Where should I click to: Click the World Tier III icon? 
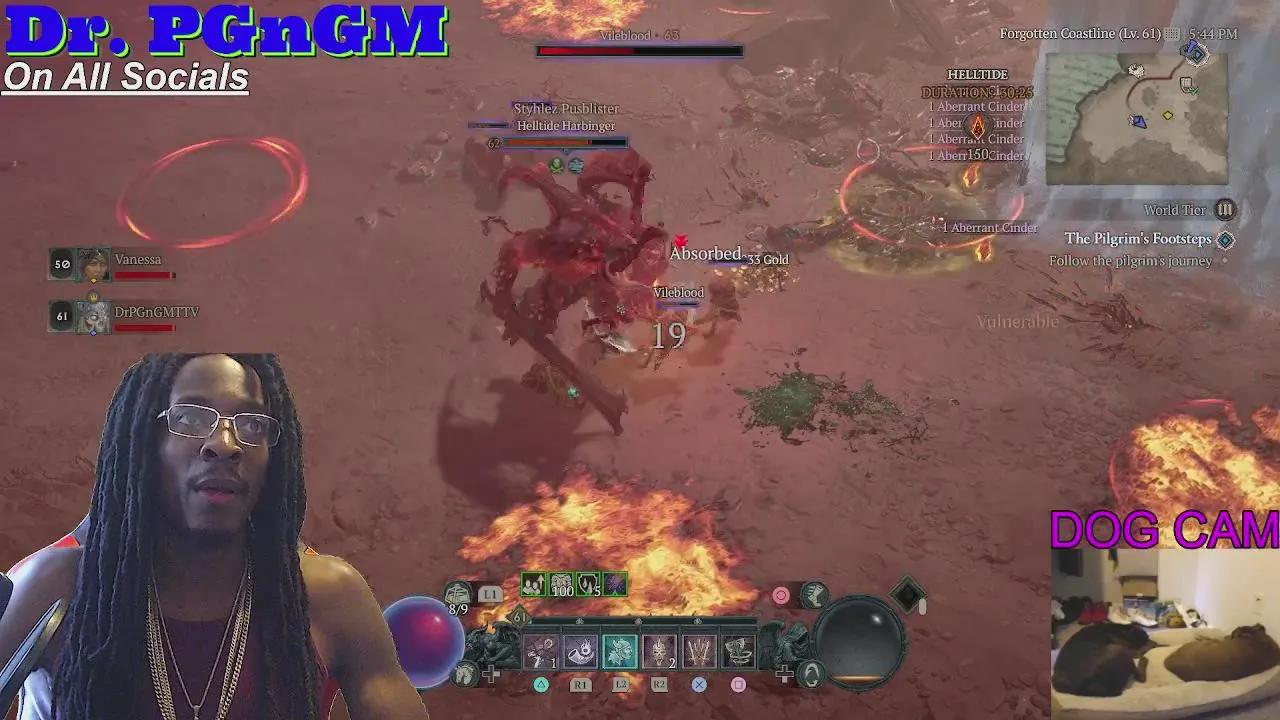(1226, 210)
